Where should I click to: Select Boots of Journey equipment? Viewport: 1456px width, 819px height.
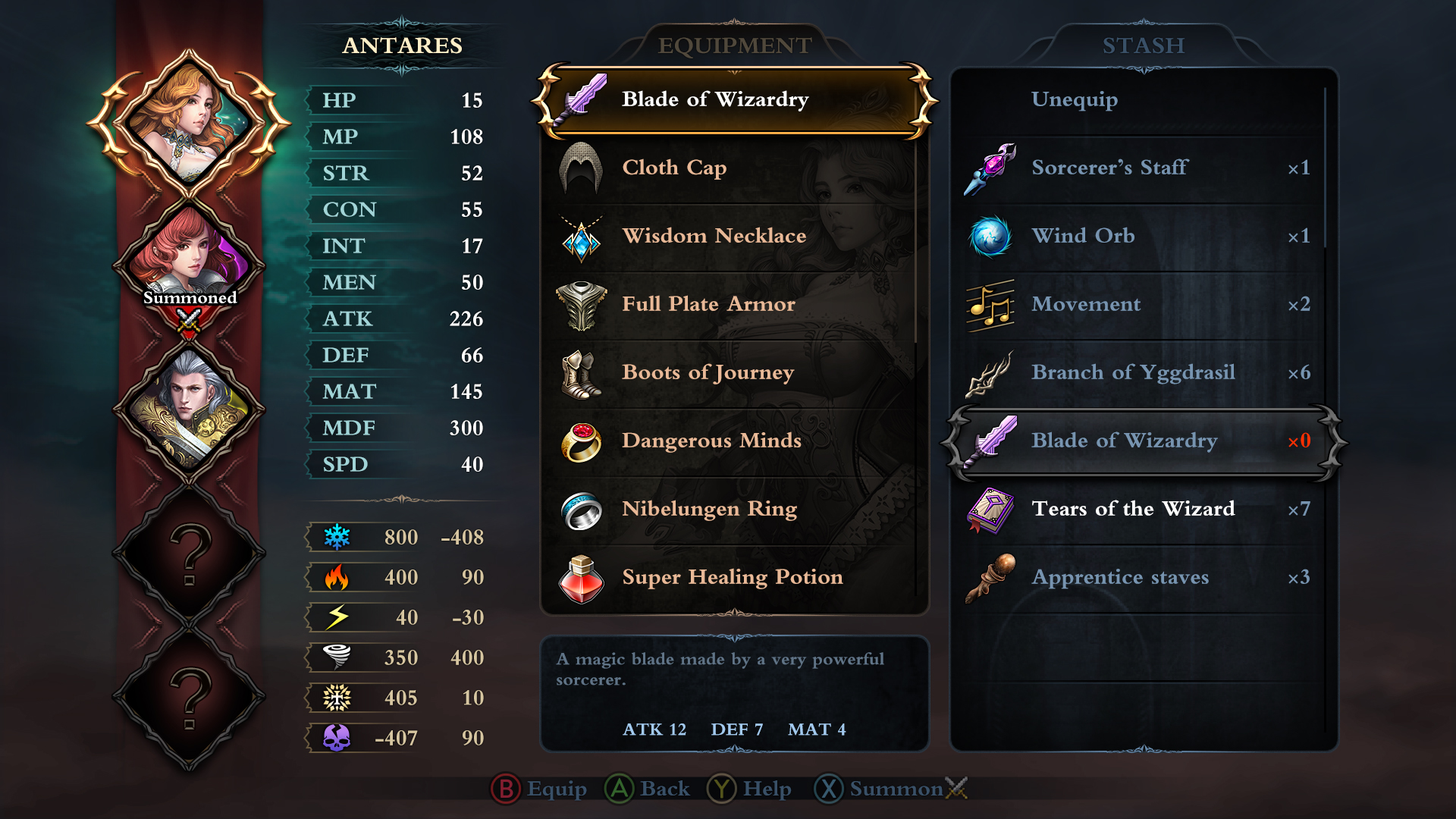click(x=734, y=373)
